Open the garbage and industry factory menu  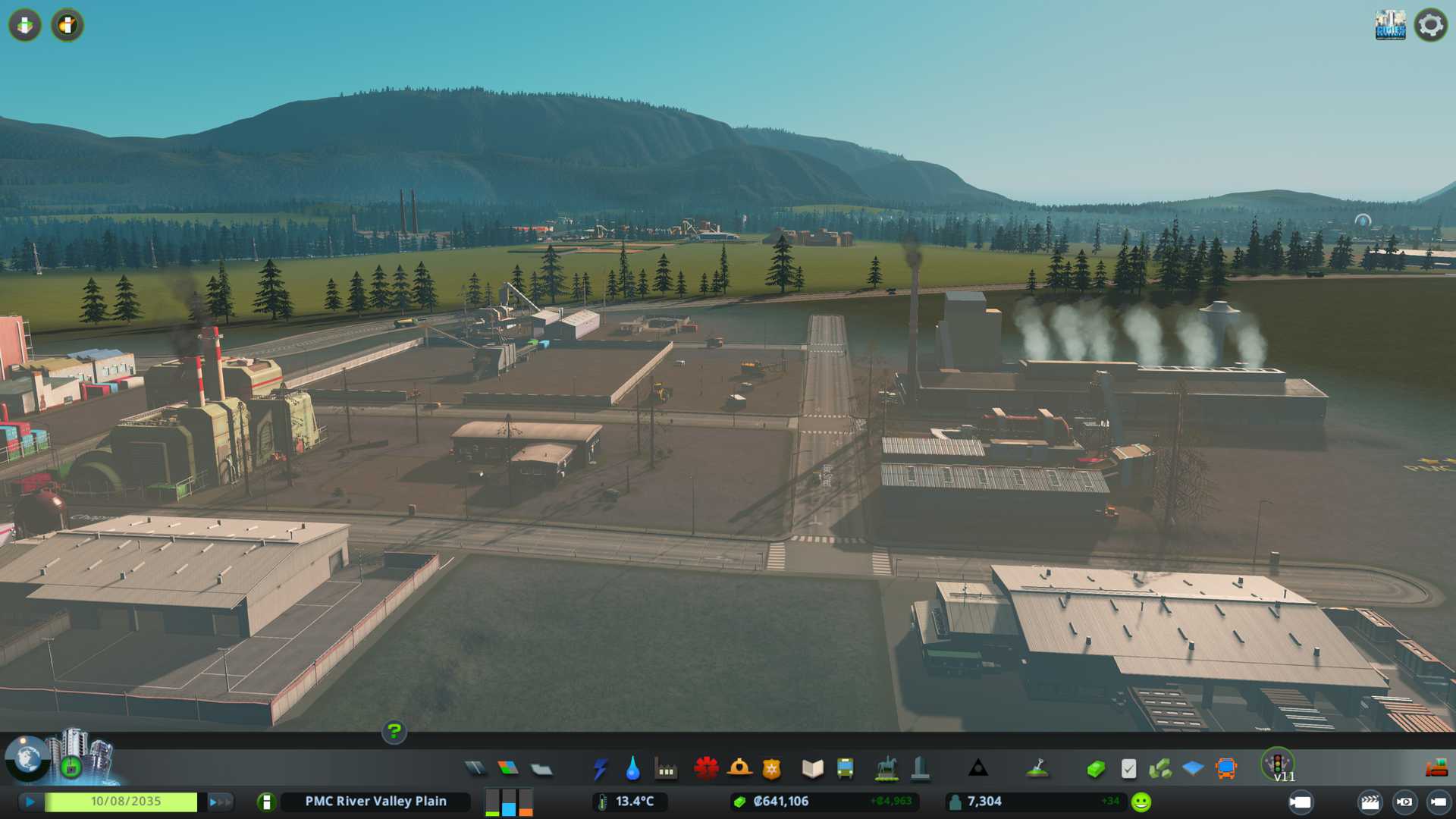pos(666,770)
